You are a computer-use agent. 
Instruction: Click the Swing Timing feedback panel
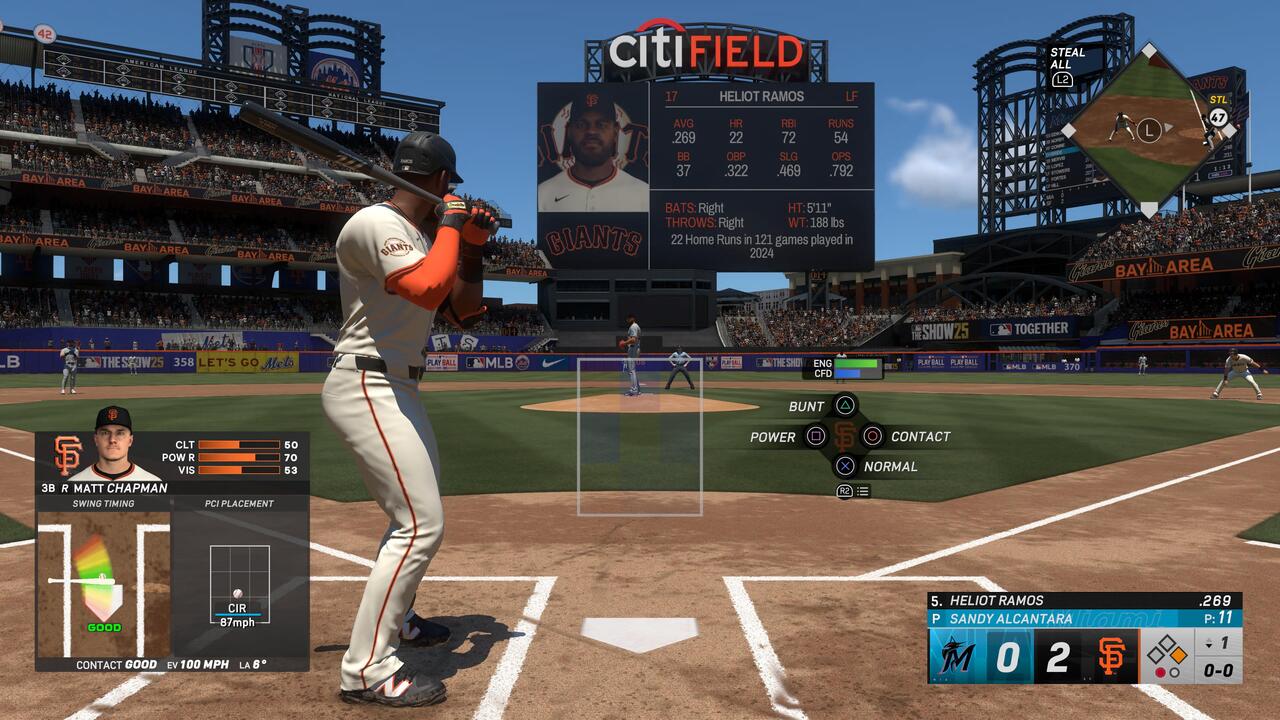pyautogui.click(x=103, y=582)
